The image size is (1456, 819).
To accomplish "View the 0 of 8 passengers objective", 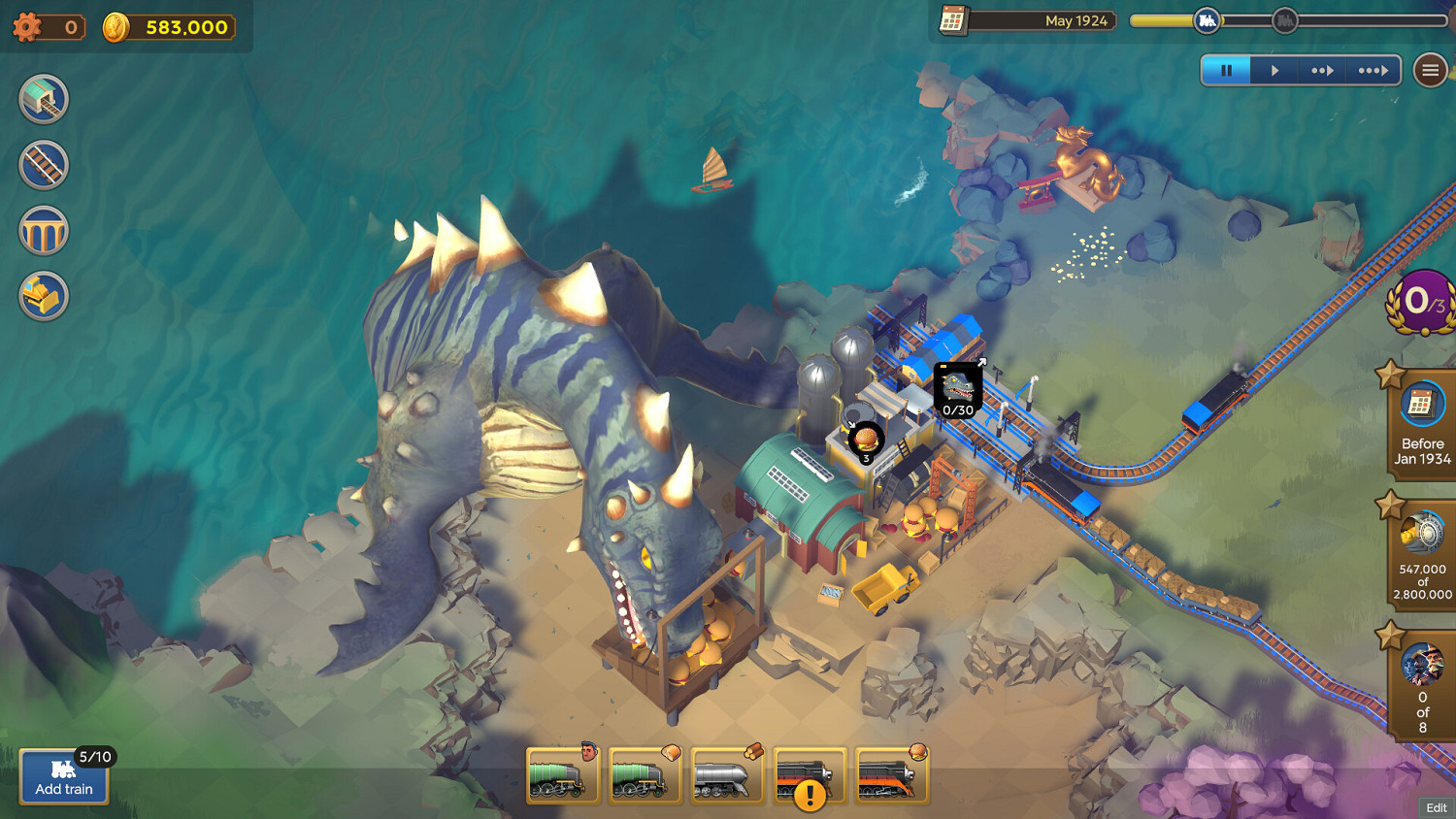I will (1422, 684).
